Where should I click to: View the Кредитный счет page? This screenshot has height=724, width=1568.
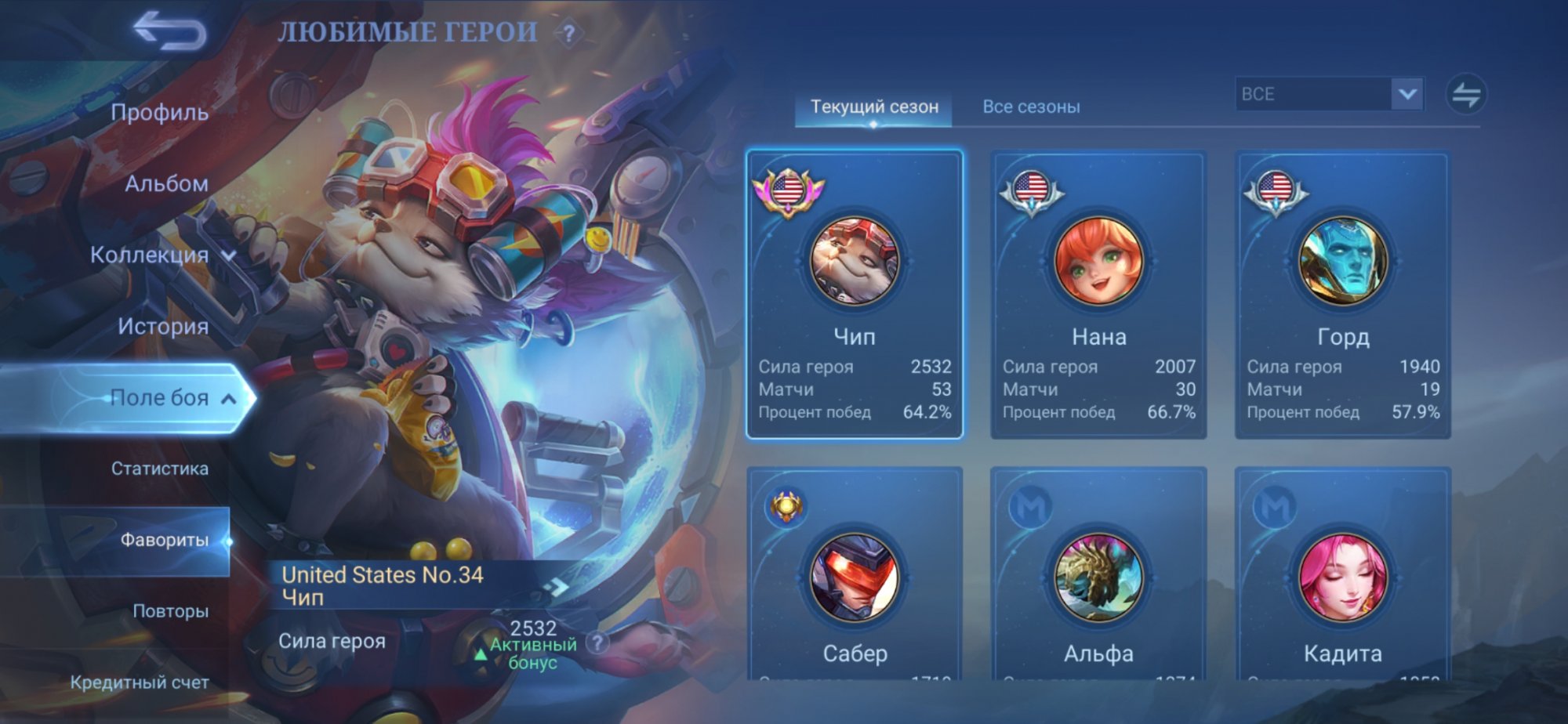click(140, 682)
